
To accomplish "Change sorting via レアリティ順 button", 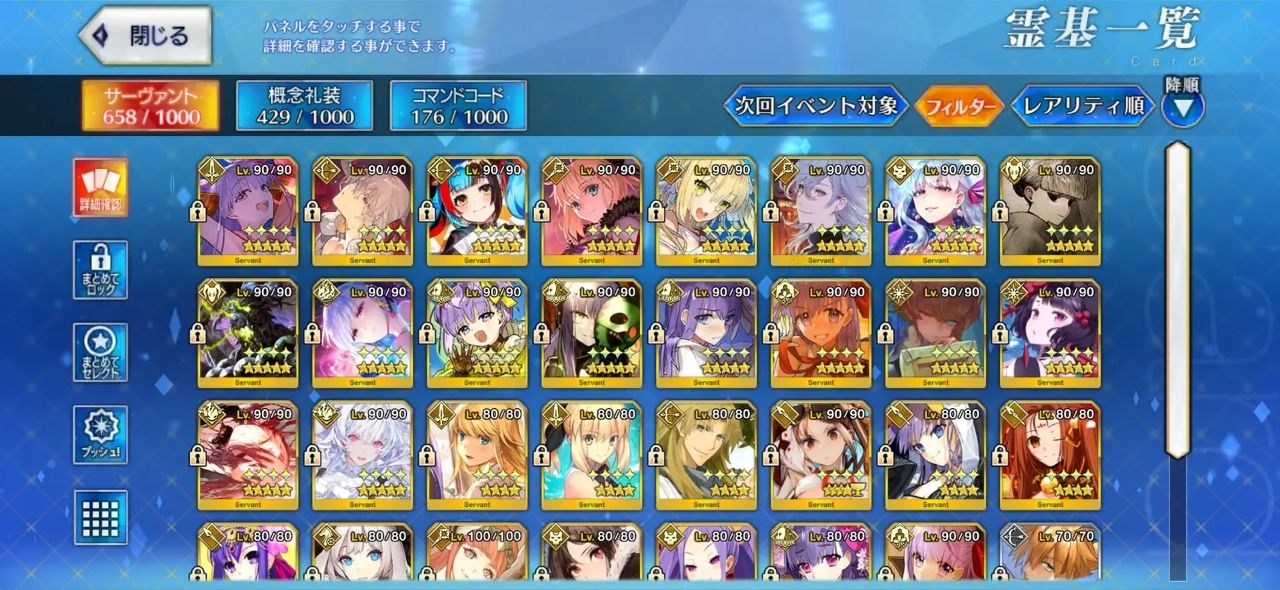I will (1082, 106).
